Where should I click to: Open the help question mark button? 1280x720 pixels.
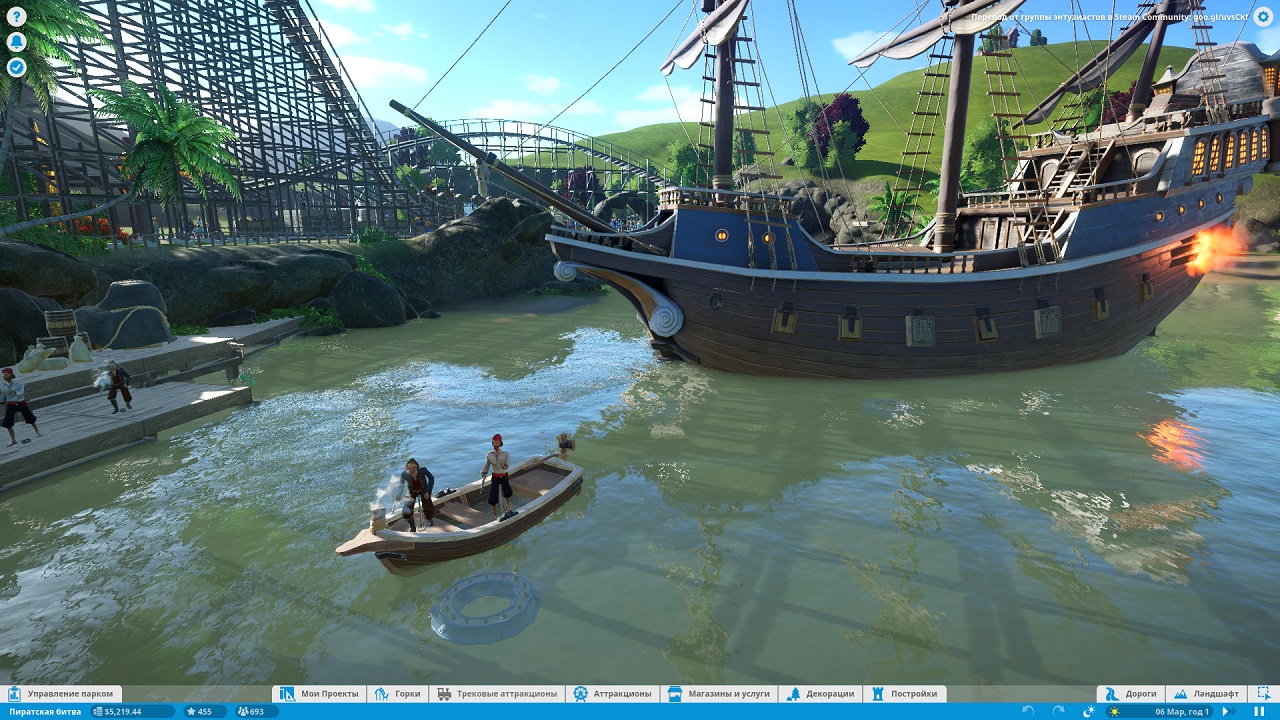[16, 15]
